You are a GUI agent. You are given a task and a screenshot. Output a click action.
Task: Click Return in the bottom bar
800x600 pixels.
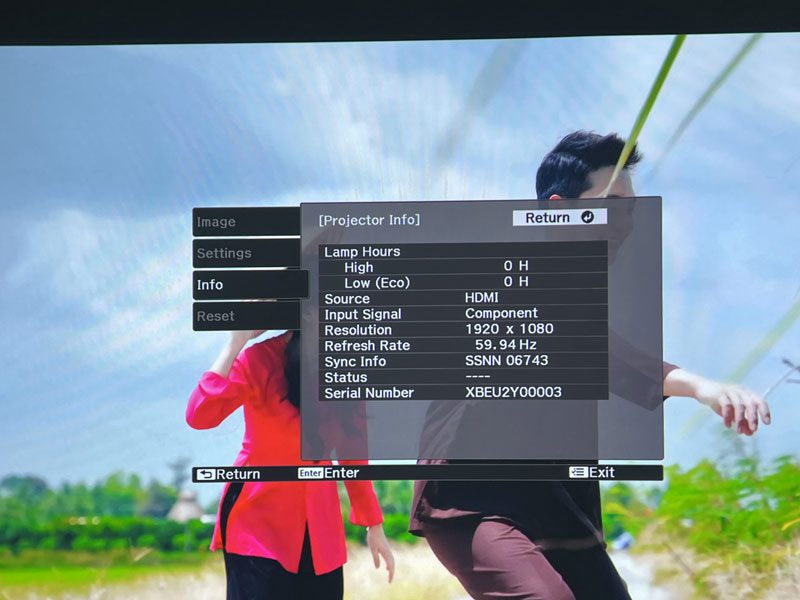229,474
